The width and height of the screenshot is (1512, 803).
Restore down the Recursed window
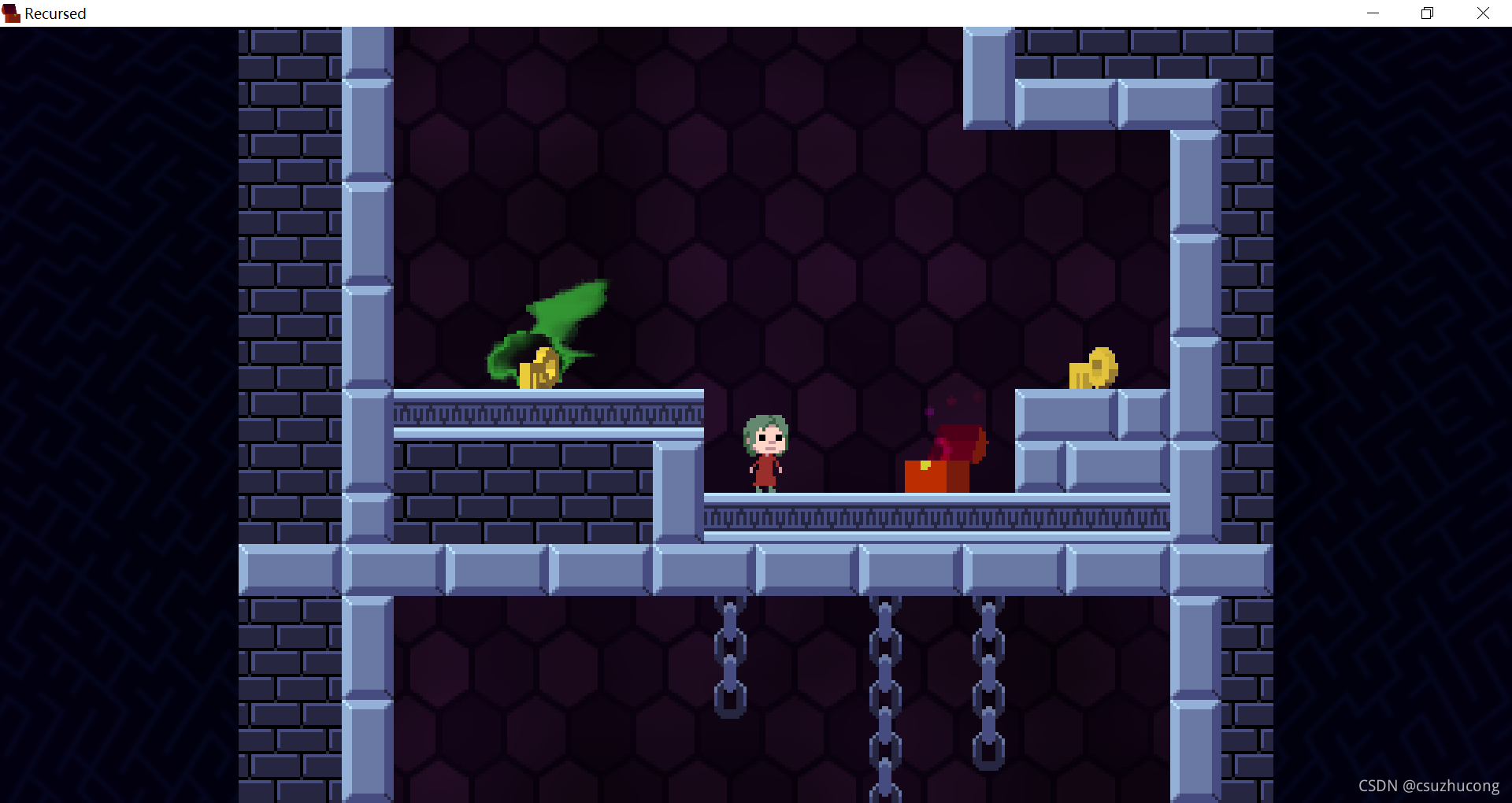coord(1427,13)
